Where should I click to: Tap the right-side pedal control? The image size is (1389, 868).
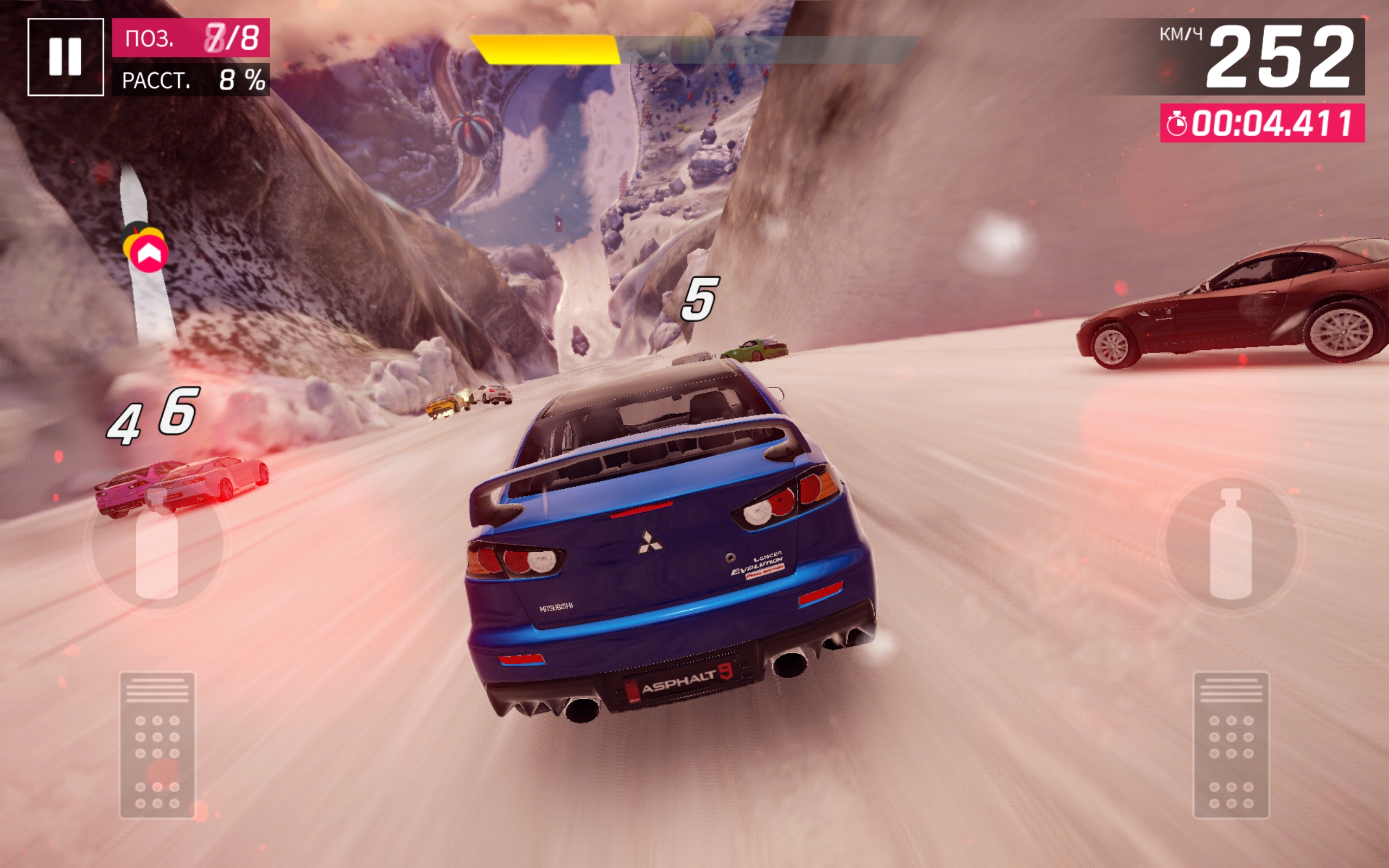[1231, 745]
